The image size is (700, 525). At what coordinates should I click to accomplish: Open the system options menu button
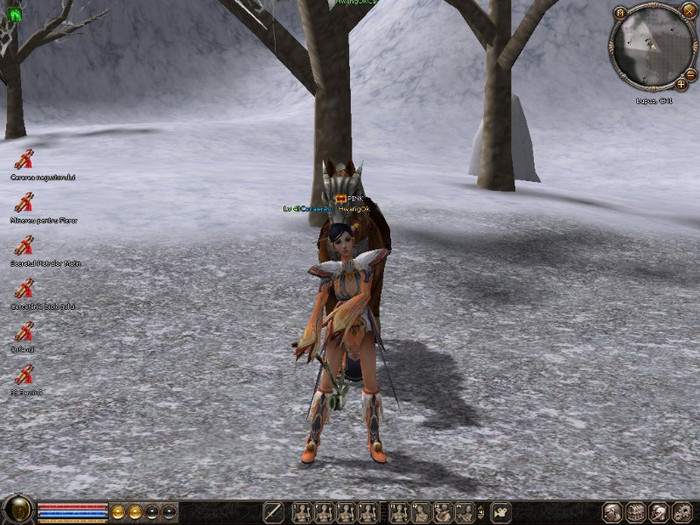(x=682, y=513)
